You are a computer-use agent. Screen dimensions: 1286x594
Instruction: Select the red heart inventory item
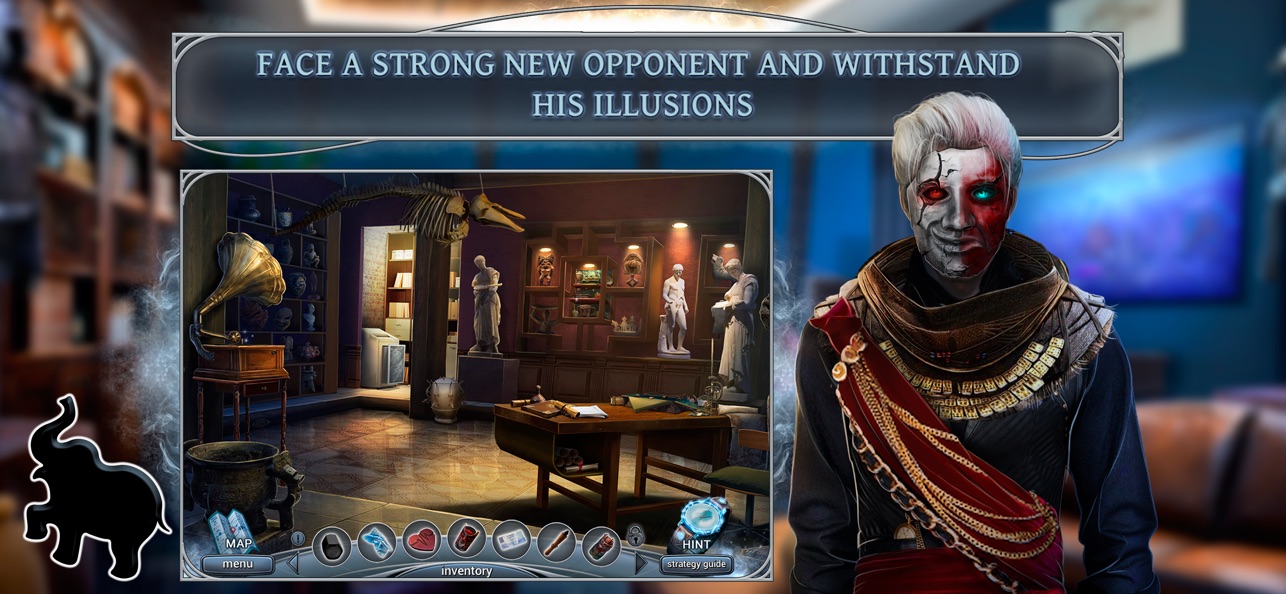422,542
